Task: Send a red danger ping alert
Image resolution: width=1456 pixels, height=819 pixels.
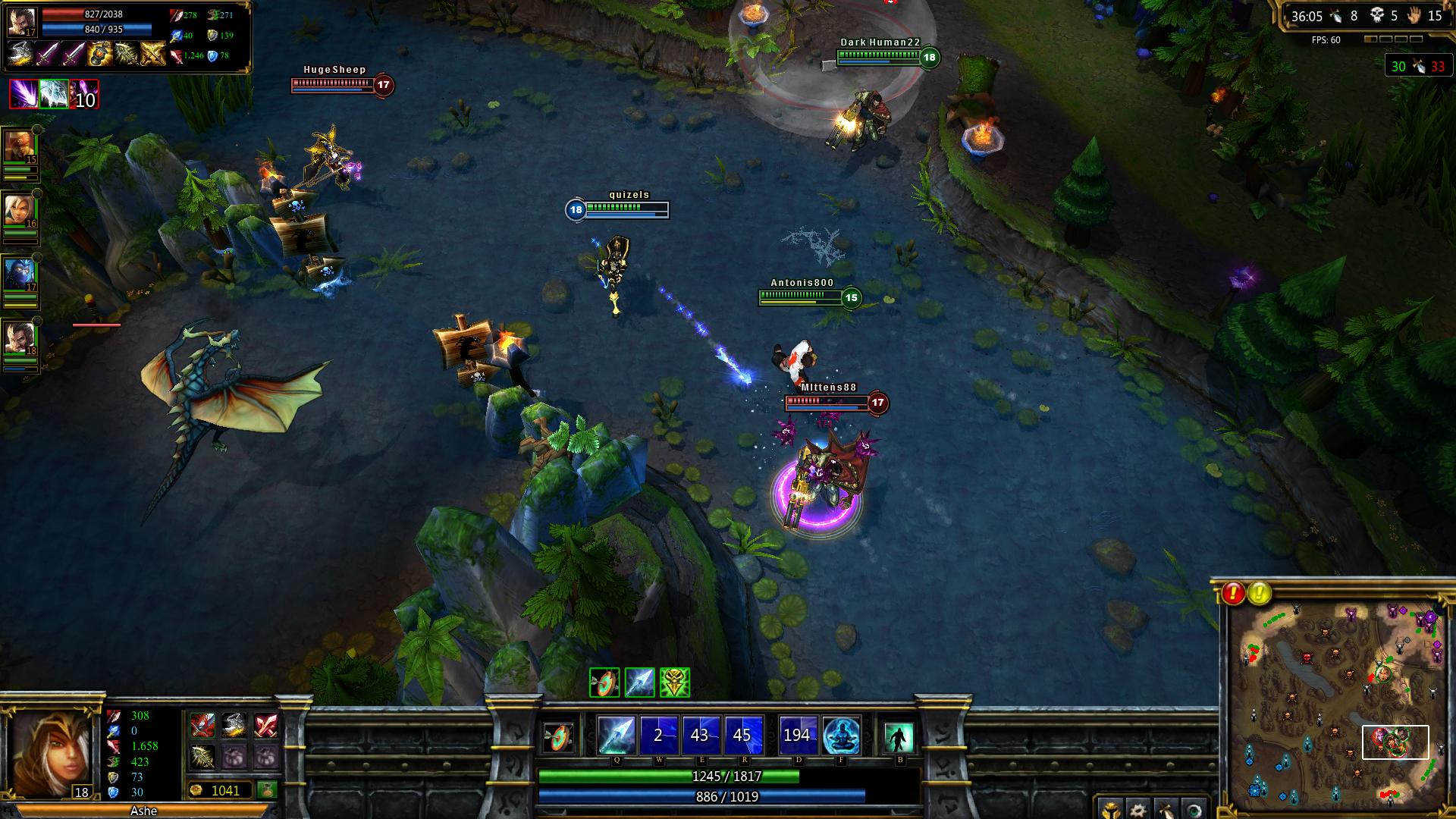Action: click(1234, 593)
